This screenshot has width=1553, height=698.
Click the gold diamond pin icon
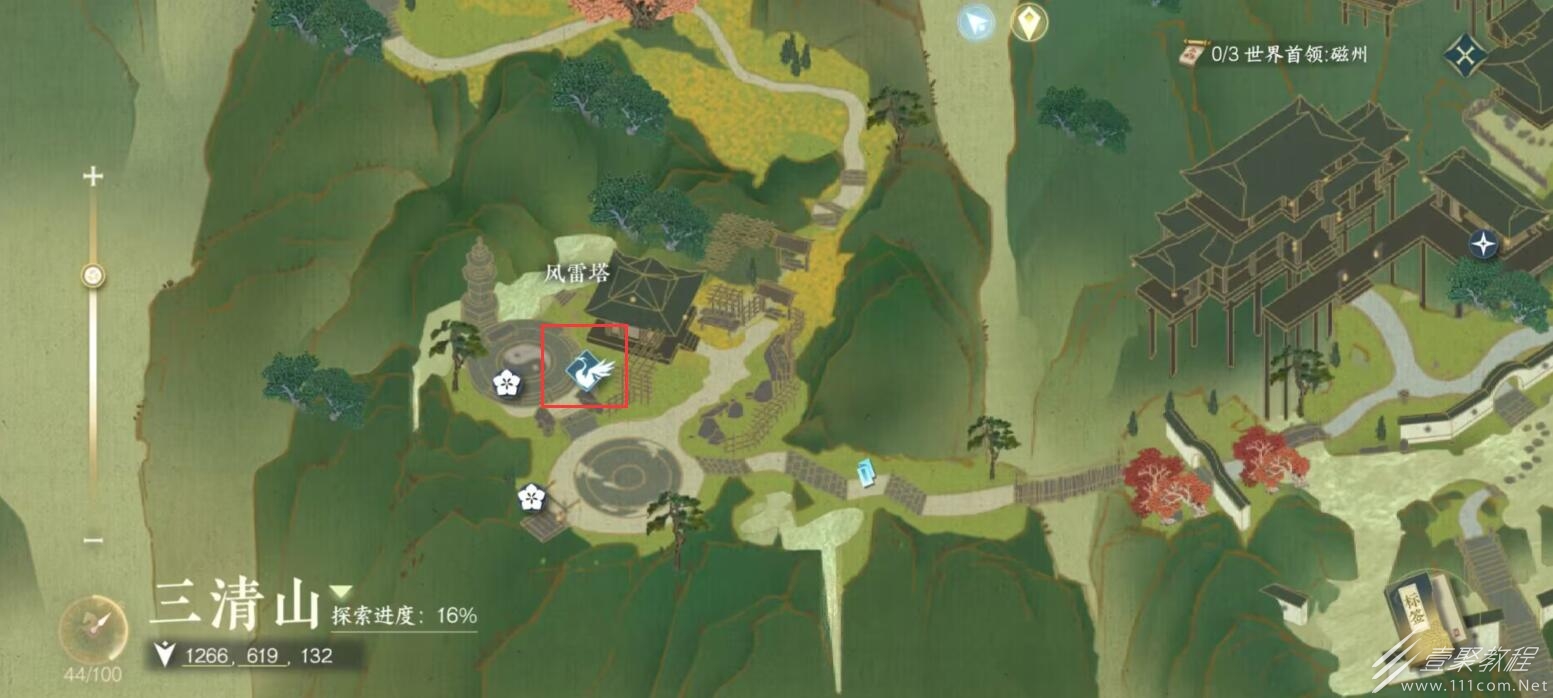pos(1028,22)
